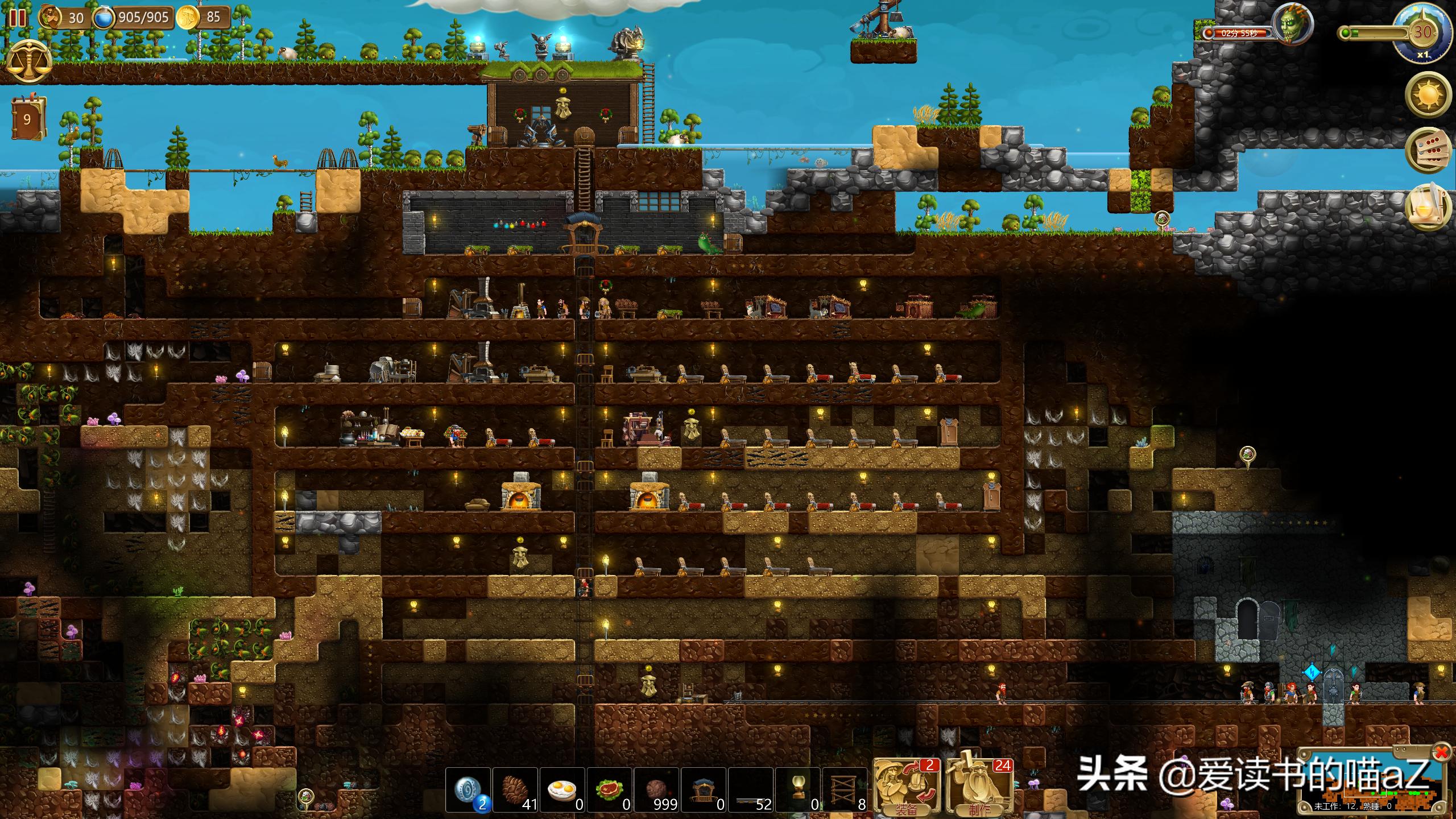The width and height of the screenshot is (1456, 819).
Task: Click the dwarf population portrait icon
Action: [x=51, y=17]
